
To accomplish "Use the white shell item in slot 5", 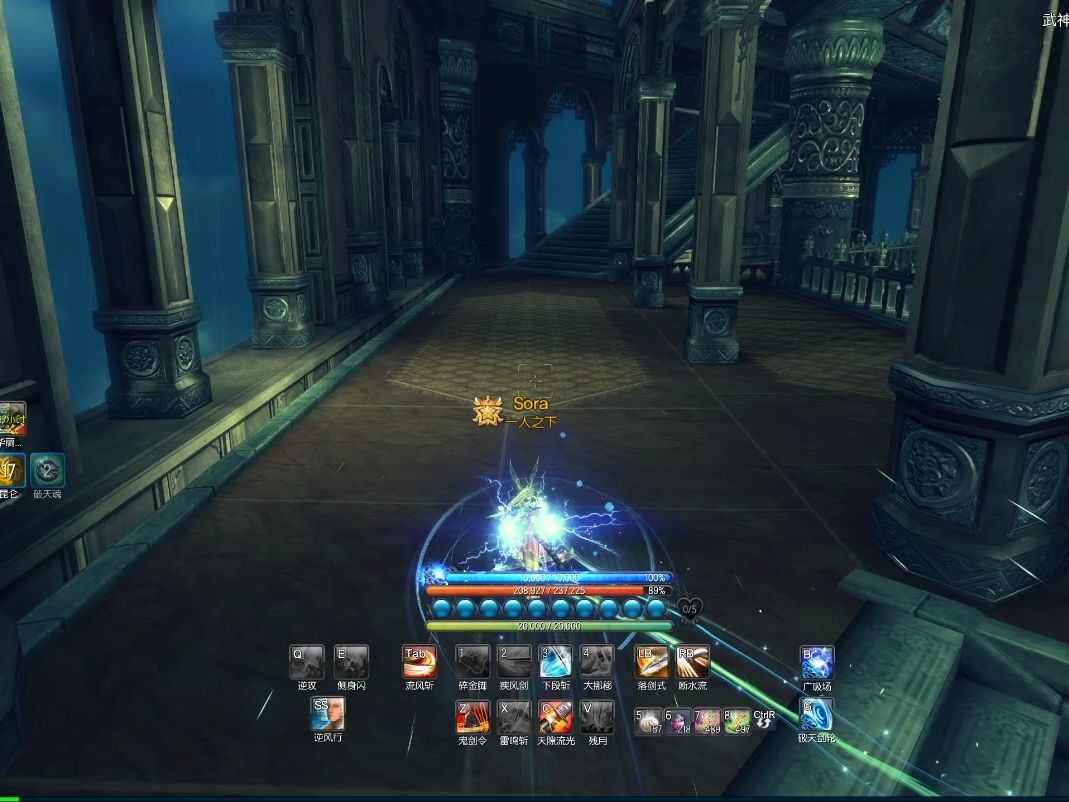I will point(649,721).
